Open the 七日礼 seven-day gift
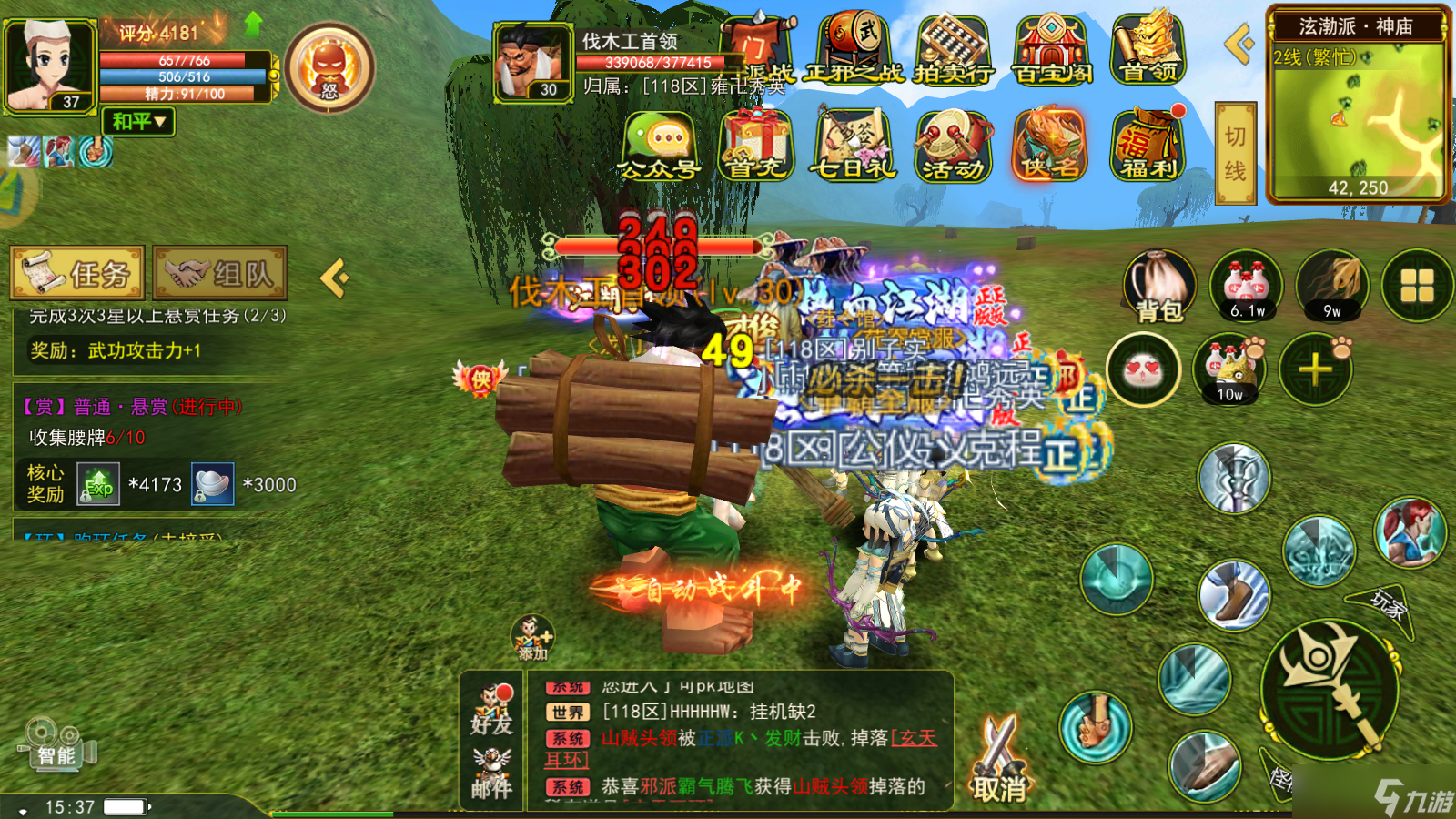This screenshot has height=819, width=1456. click(x=853, y=146)
